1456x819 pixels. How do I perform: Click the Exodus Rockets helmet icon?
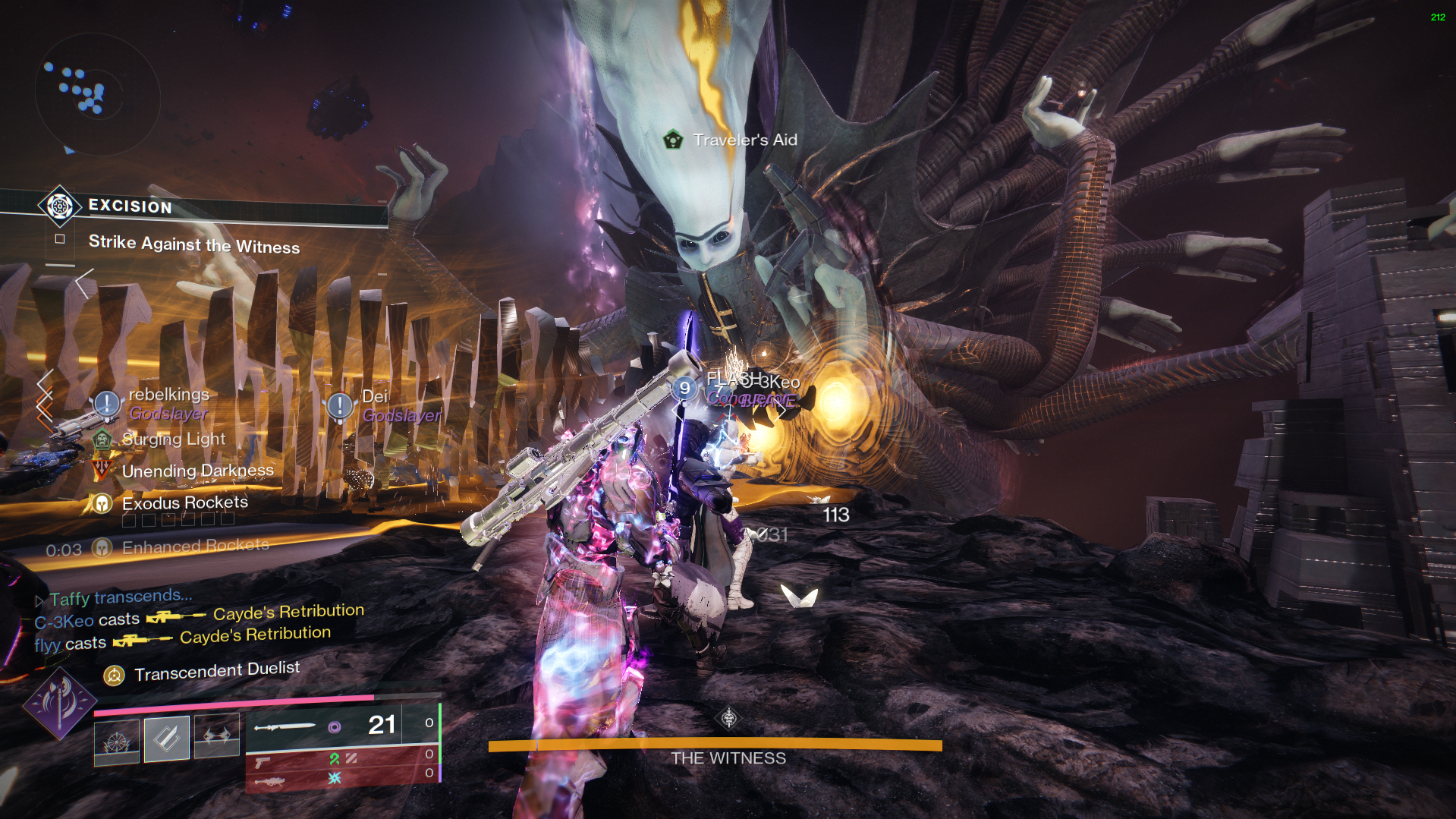[101, 502]
